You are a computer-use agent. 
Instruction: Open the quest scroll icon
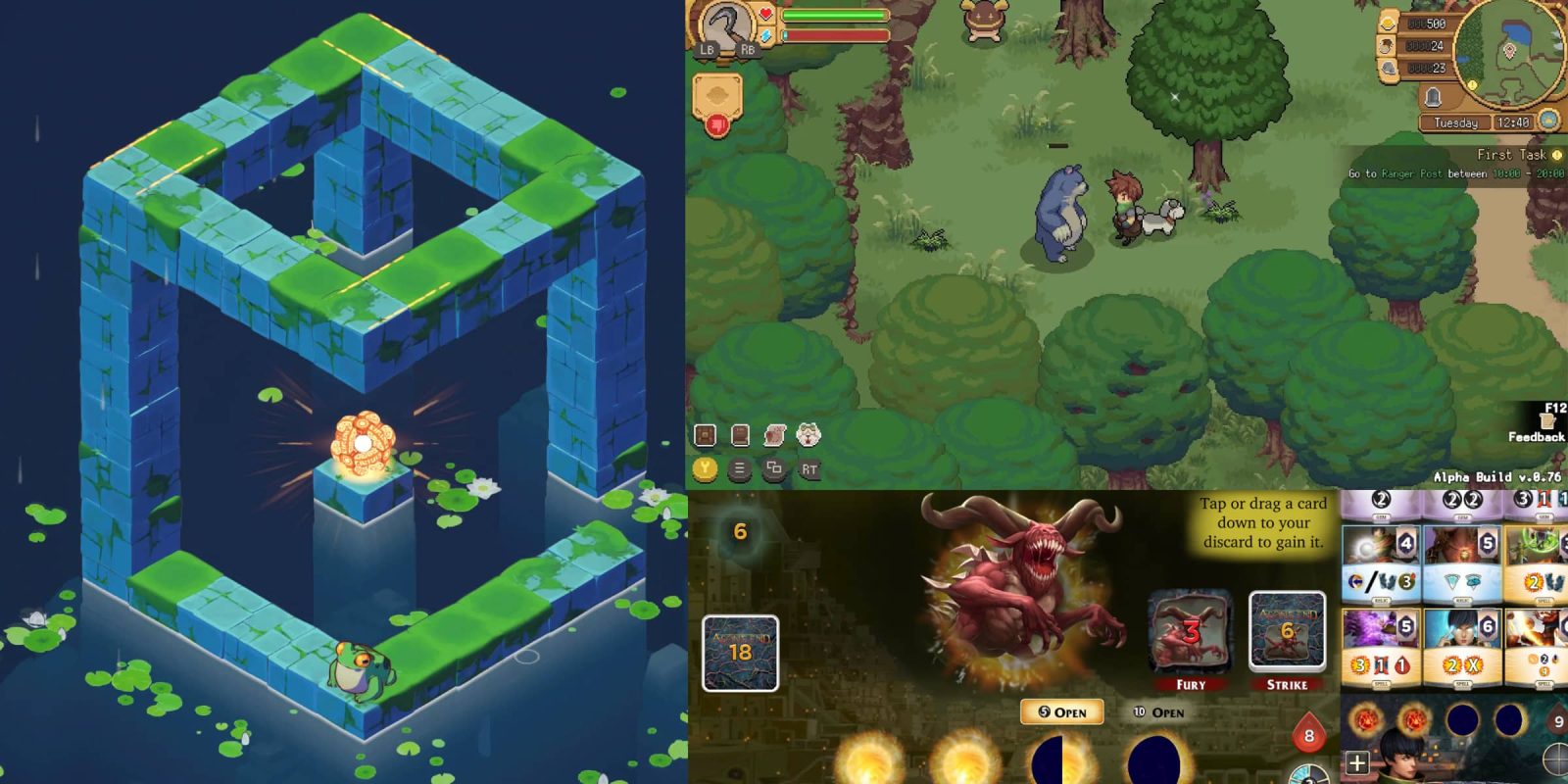click(773, 434)
